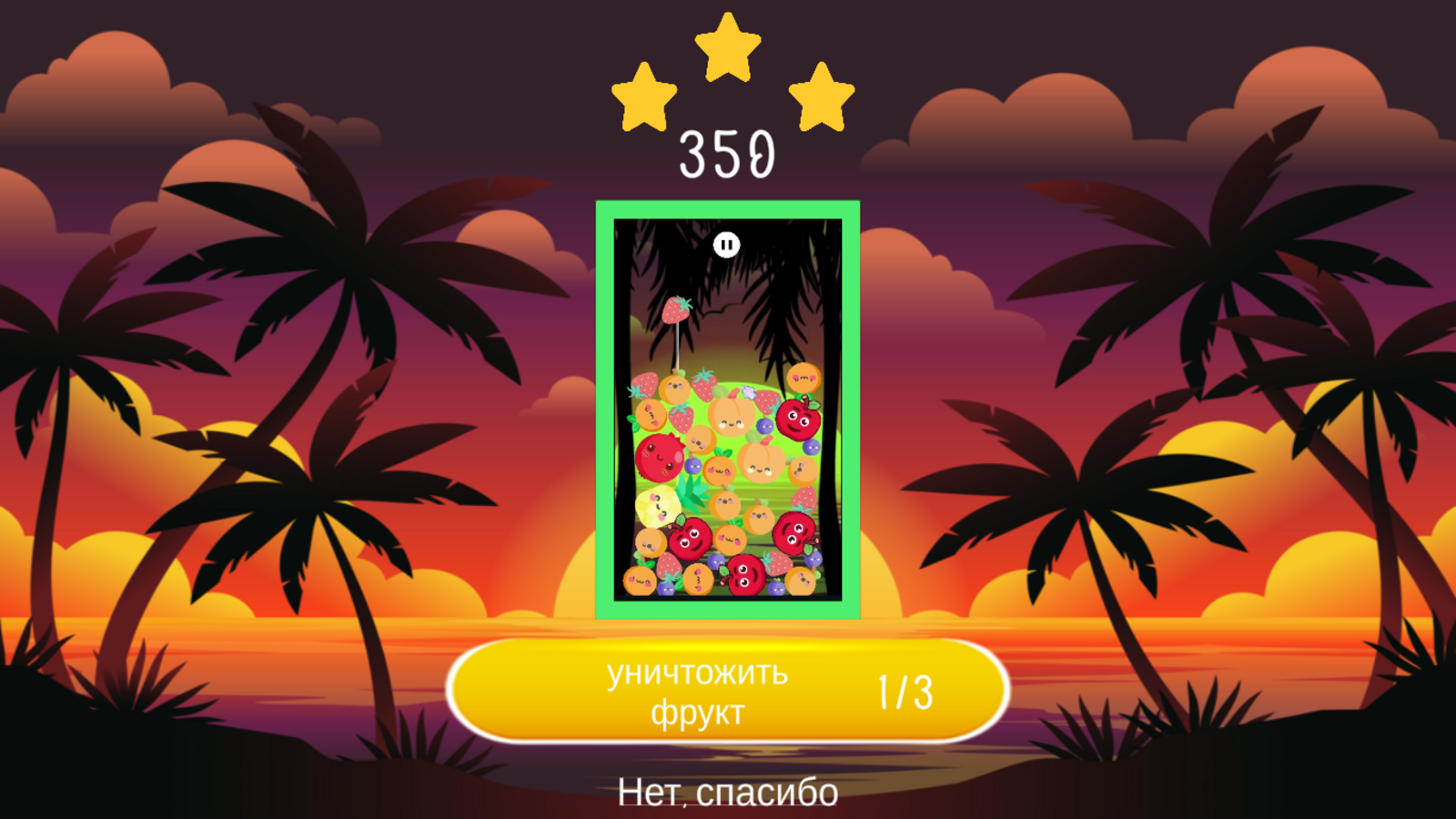
Task: Pause the game with the pause icon
Action: 727,243
